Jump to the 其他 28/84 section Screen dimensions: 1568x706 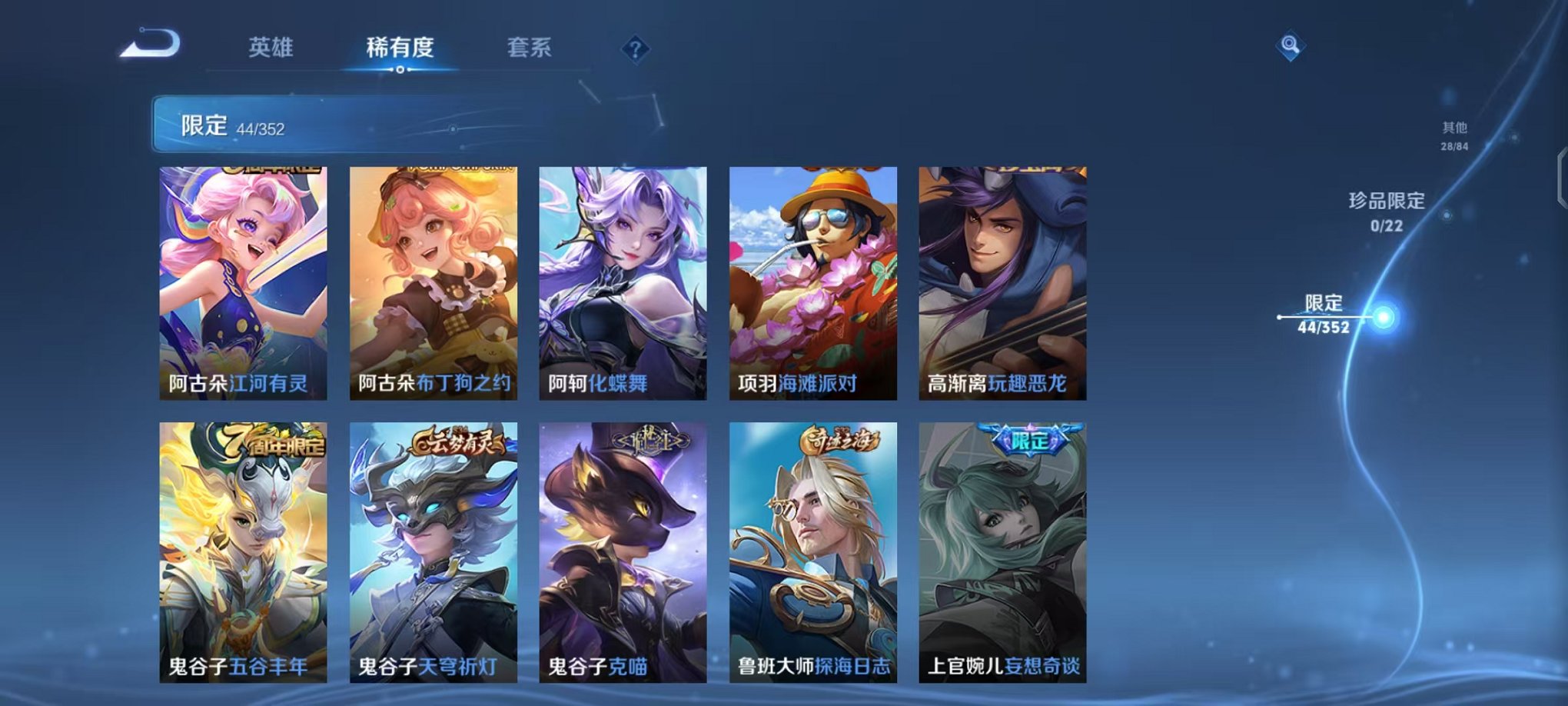point(1455,135)
